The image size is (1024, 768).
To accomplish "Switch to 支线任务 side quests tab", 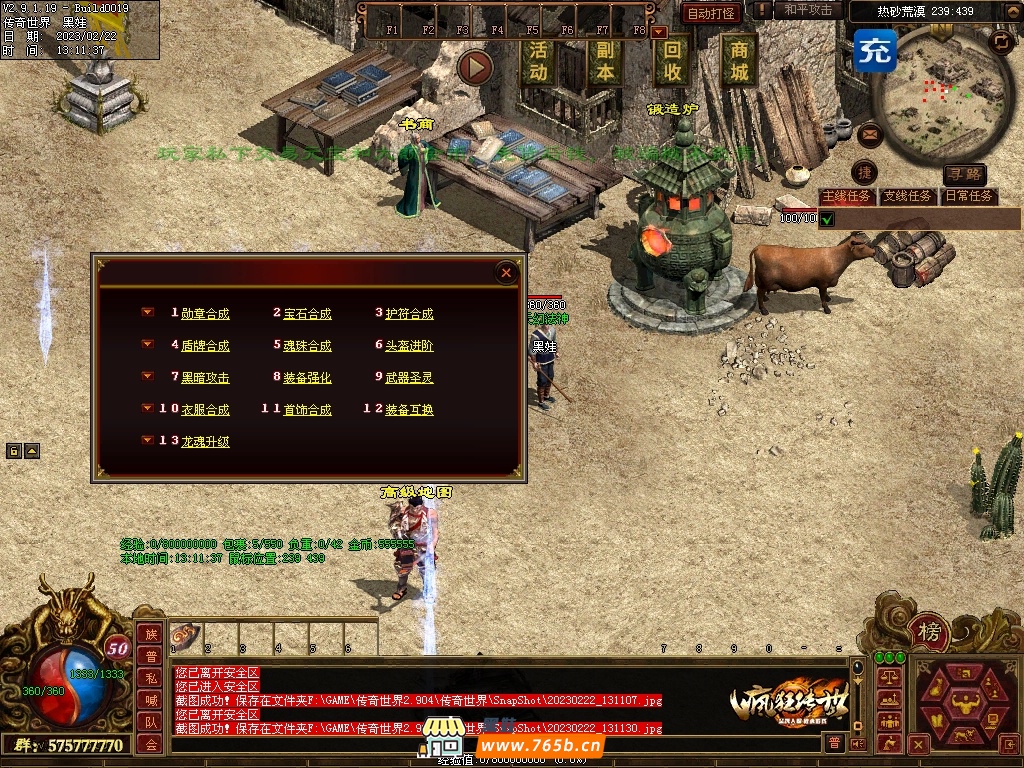I will [x=908, y=196].
